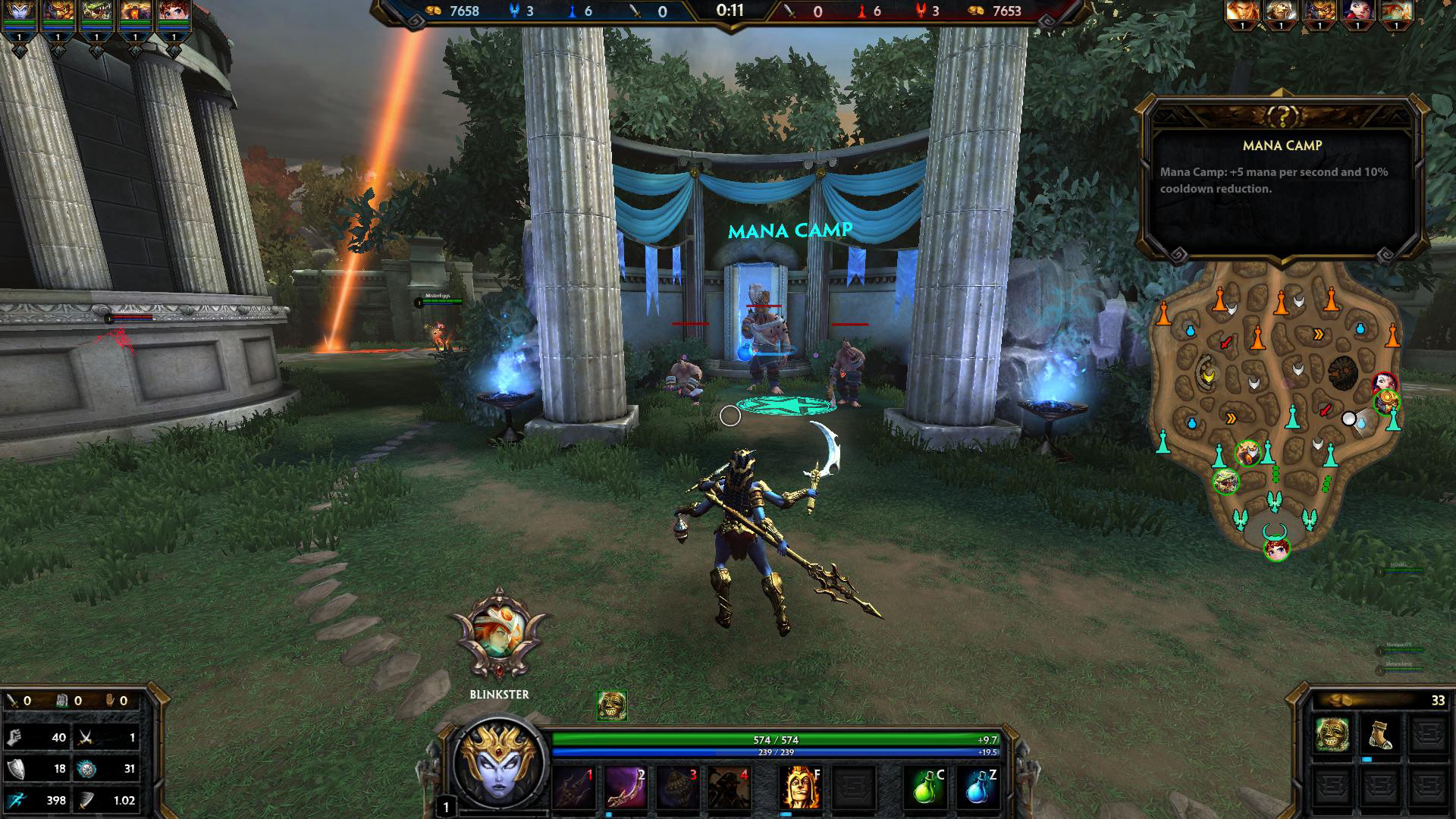Trigger the third ability icon
1456x819 pixels.
click(677, 788)
